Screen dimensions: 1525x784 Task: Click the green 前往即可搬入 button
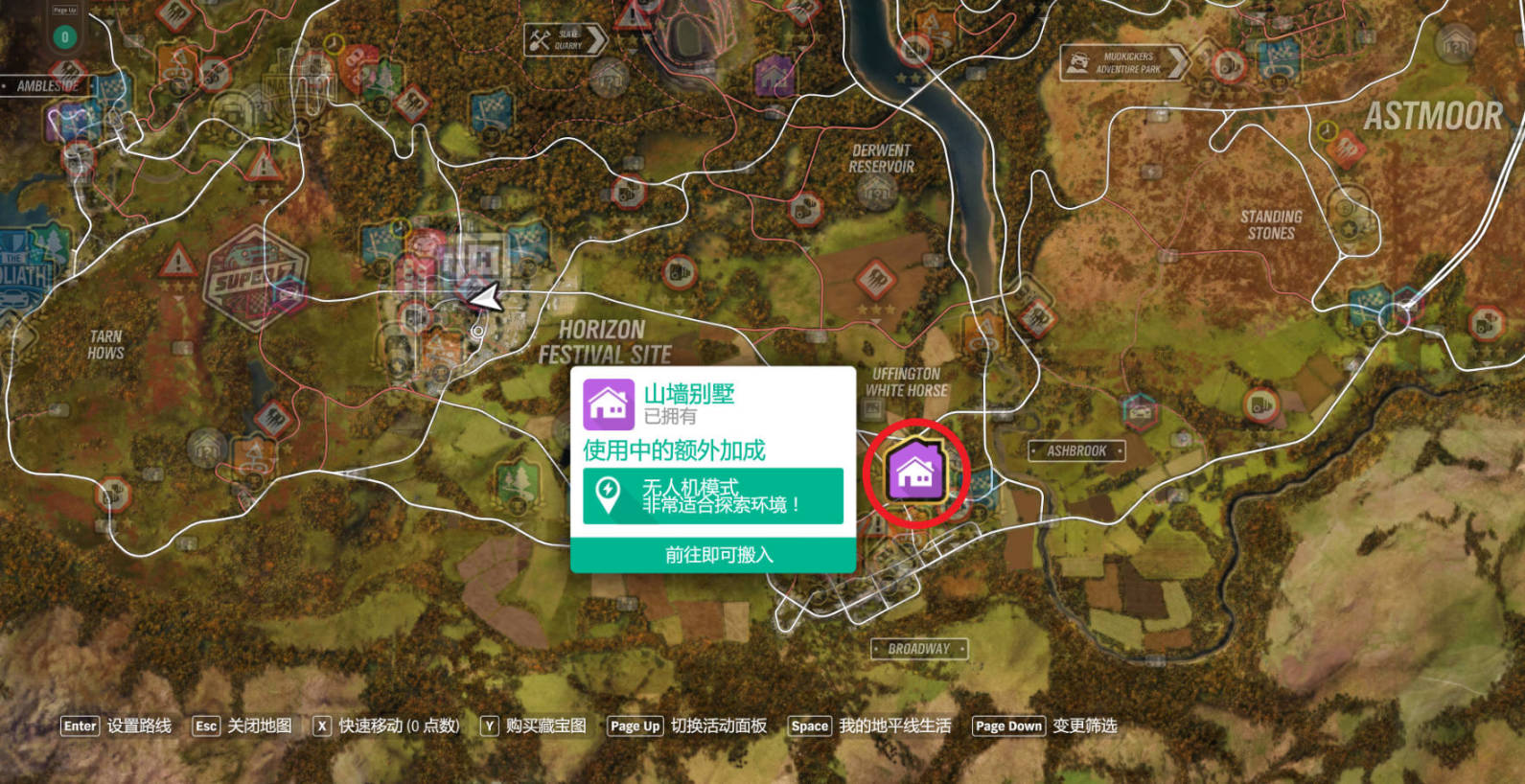[x=713, y=555]
